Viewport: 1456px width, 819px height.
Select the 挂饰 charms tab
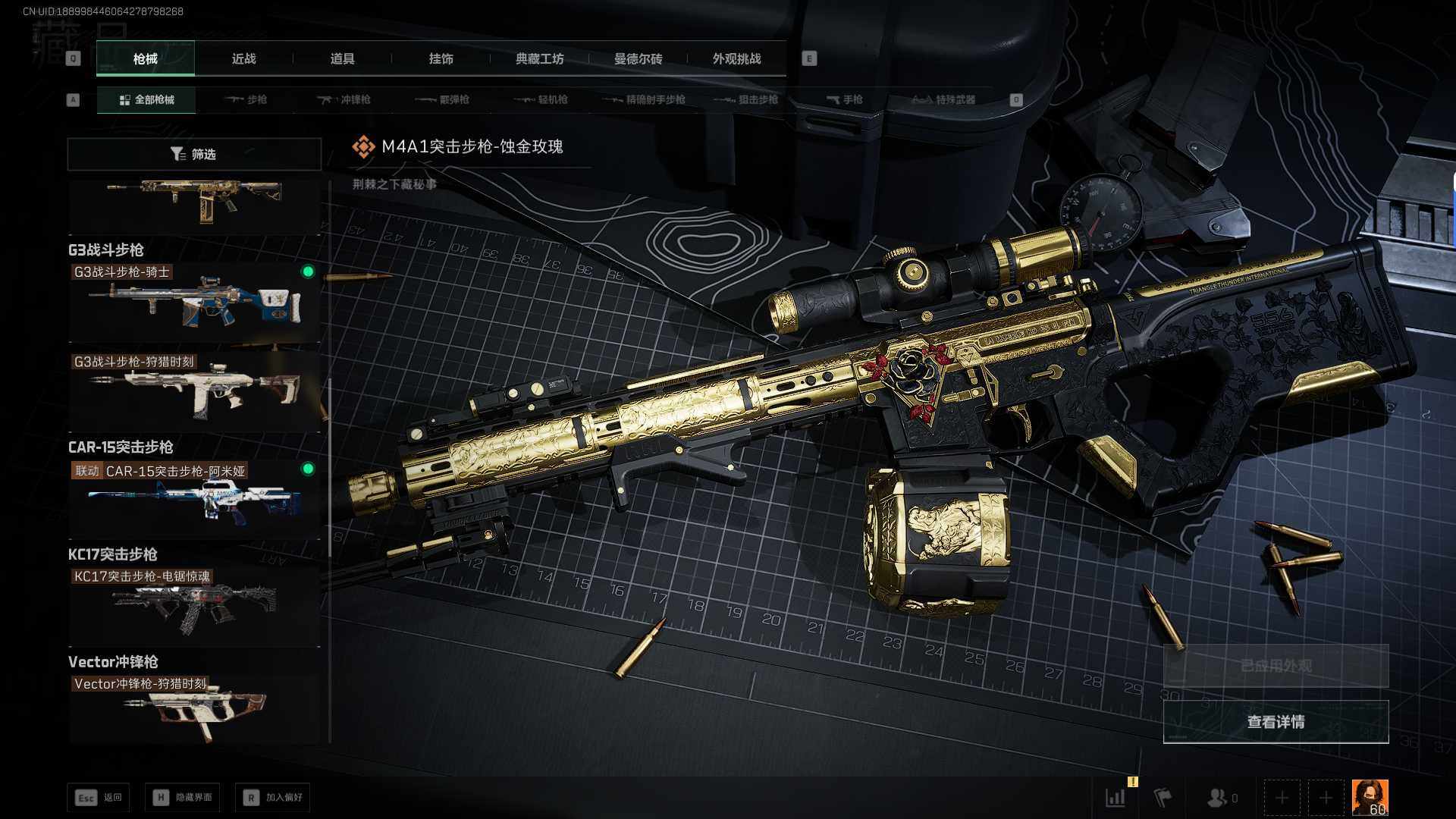441,59
